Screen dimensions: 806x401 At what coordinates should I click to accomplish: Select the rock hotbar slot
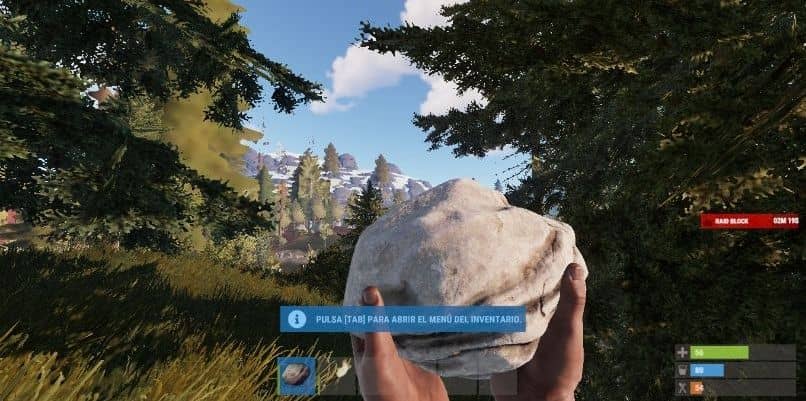[297, 376]
